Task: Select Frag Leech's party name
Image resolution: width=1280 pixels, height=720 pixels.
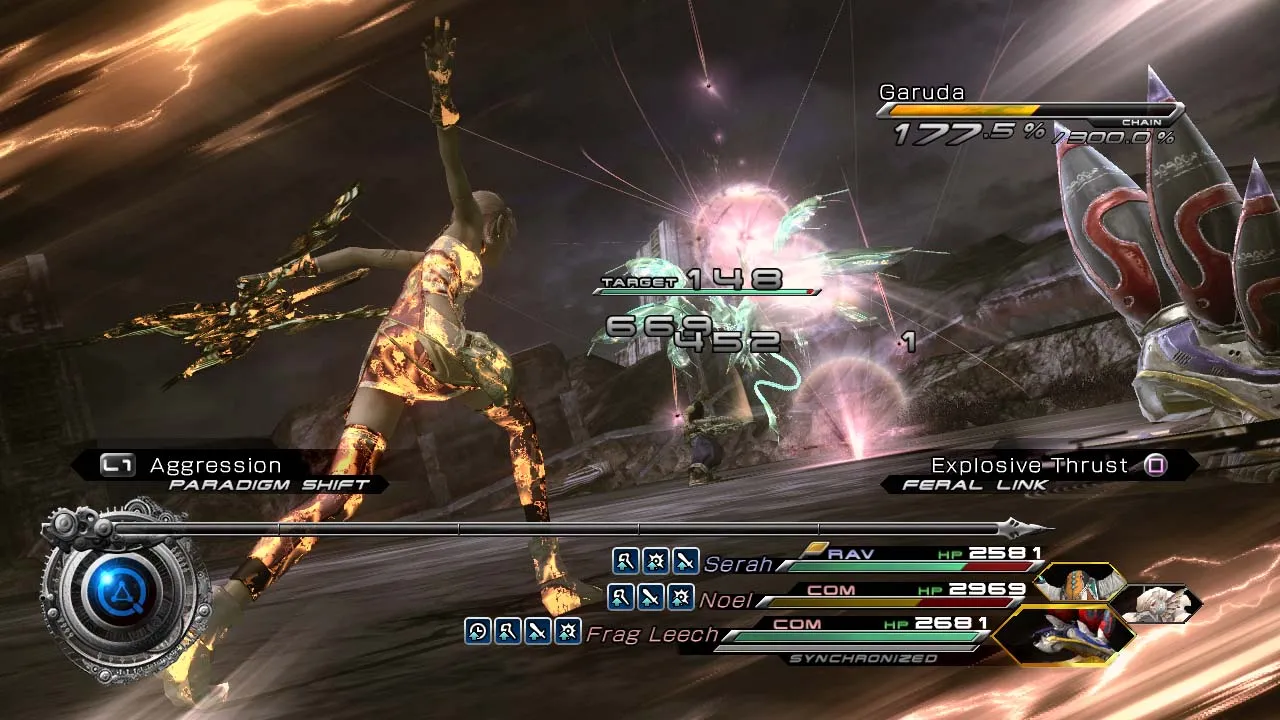Action: [x=652, y=634]
